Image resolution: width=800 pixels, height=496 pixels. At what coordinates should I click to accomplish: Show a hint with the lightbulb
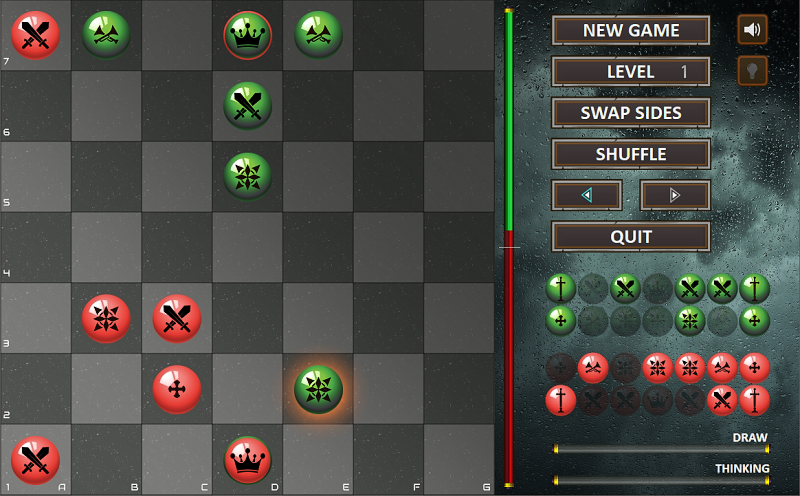(752, 71)
